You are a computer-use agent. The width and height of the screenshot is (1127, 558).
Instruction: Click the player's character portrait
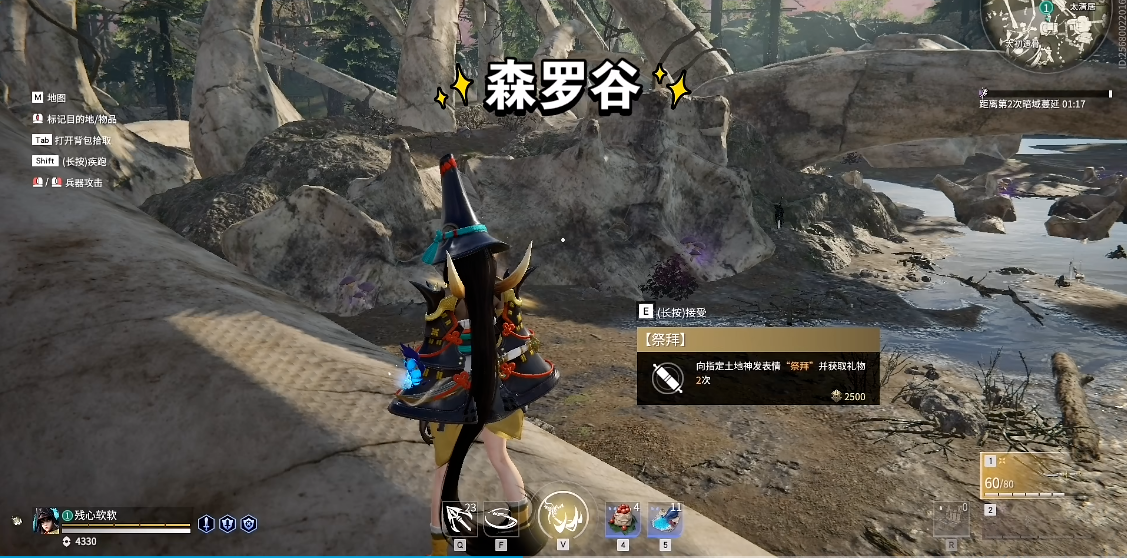tap(47, 520)
